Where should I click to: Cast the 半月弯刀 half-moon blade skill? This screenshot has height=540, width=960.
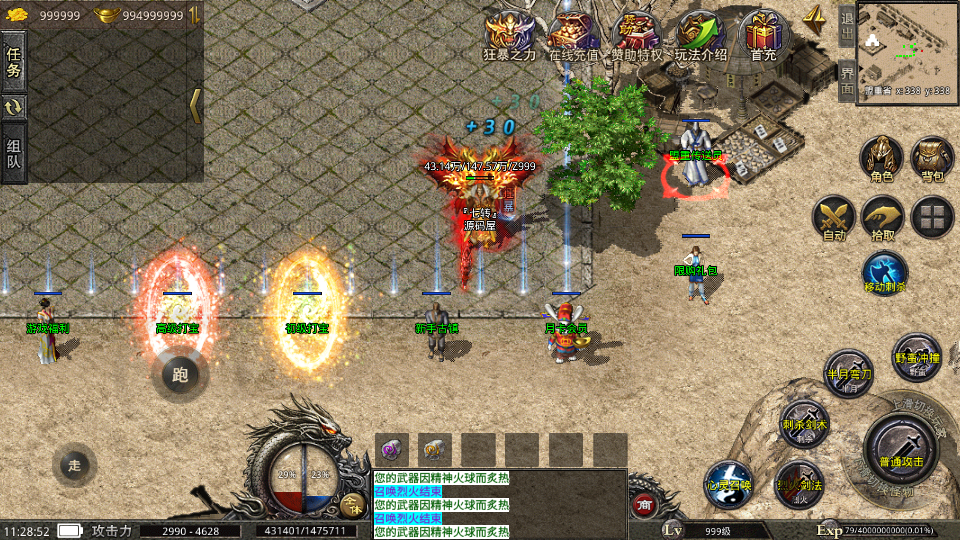coord(848,372)
